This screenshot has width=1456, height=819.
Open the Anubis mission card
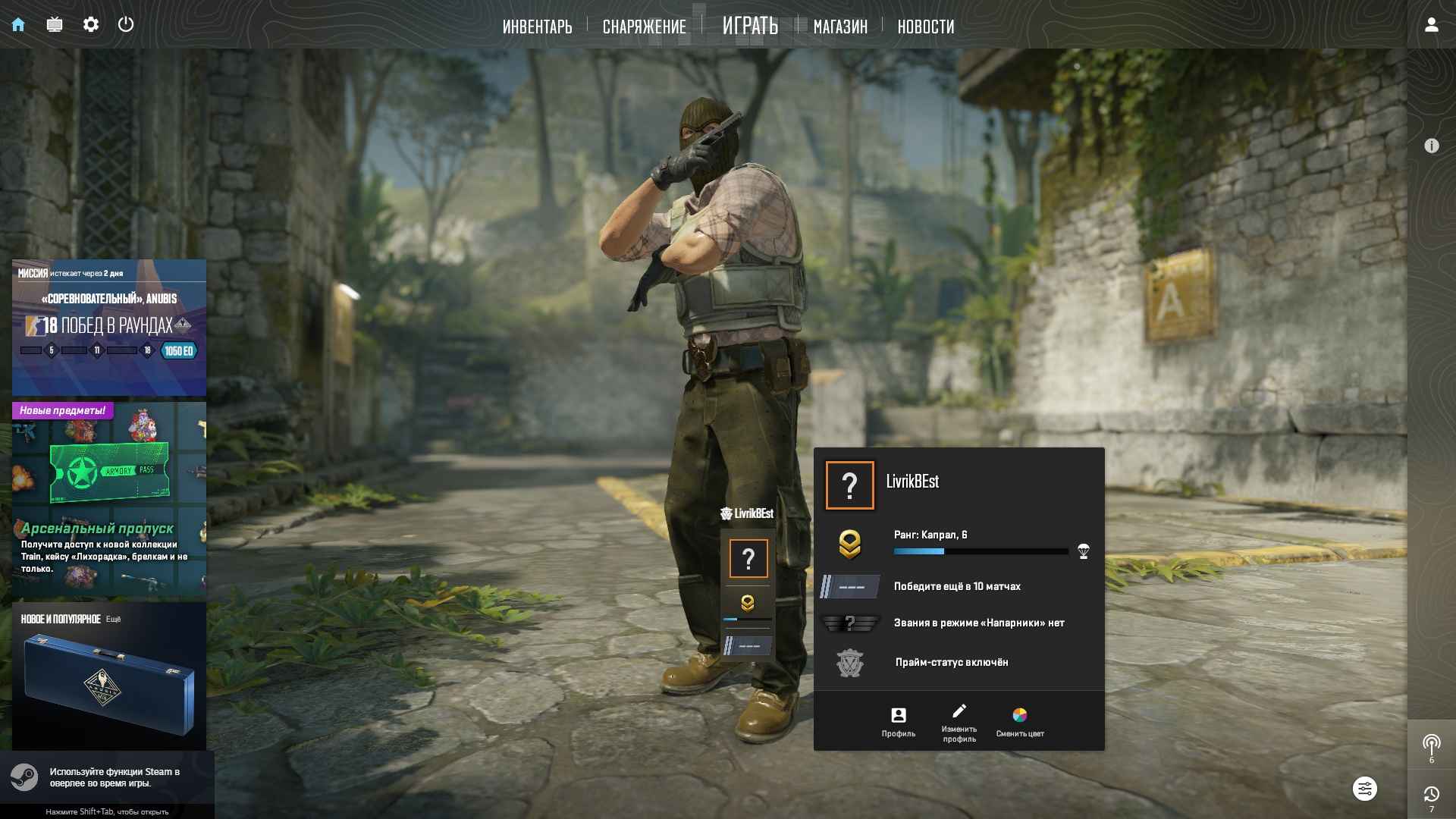[109, 328]
